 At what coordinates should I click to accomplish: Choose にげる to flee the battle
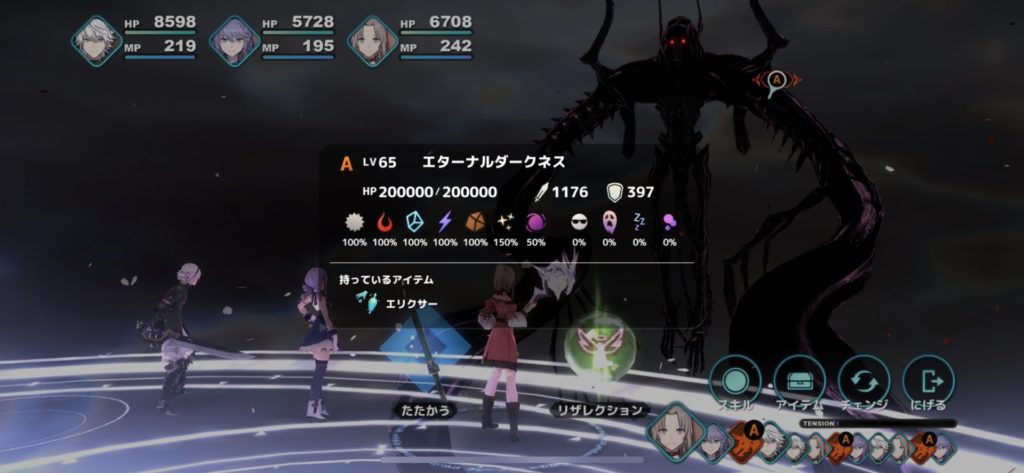coord(928,381)
